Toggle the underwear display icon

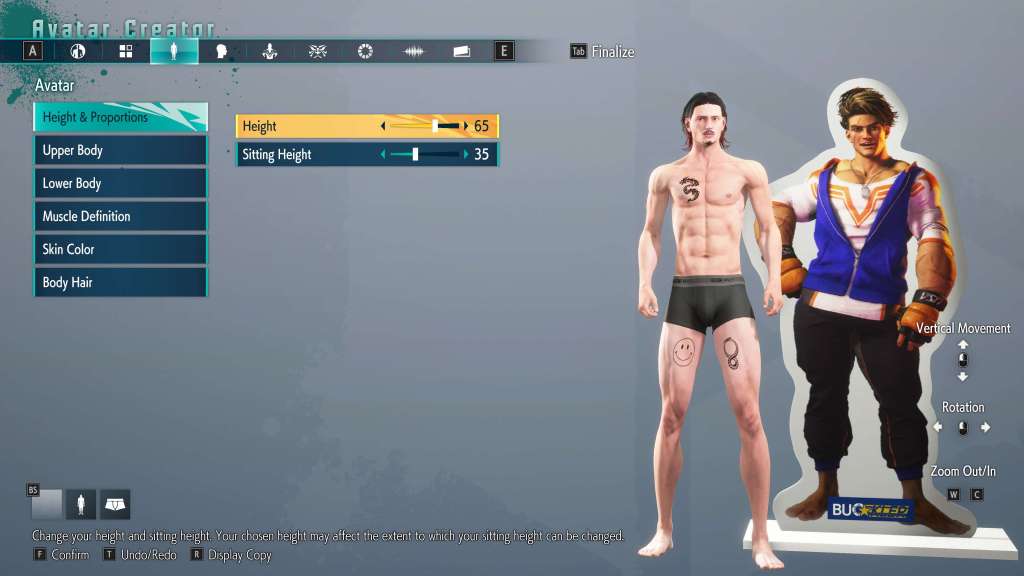(x=115, y=505)
